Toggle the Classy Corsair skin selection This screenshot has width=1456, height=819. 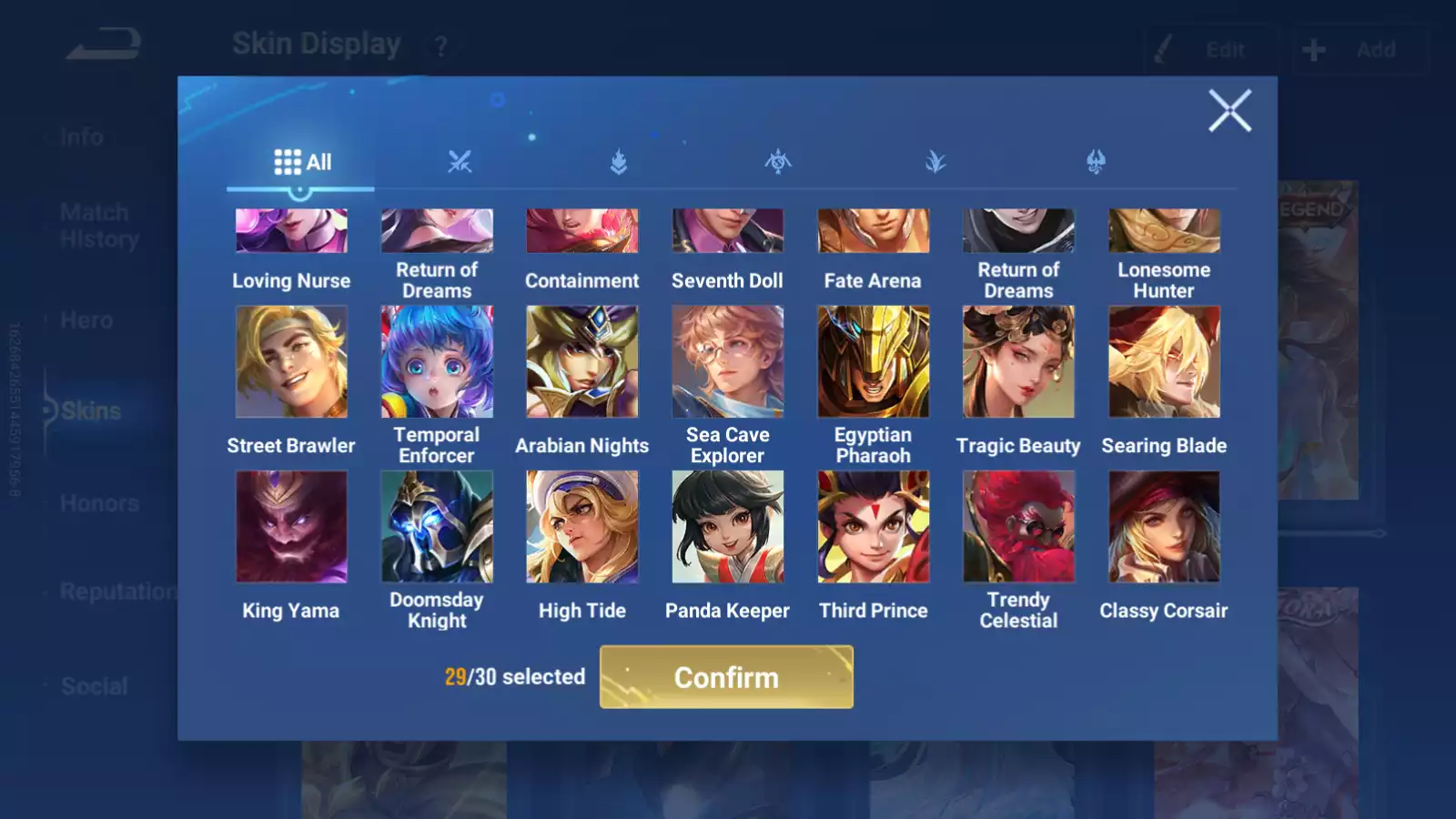click(x=1164, y=526)
